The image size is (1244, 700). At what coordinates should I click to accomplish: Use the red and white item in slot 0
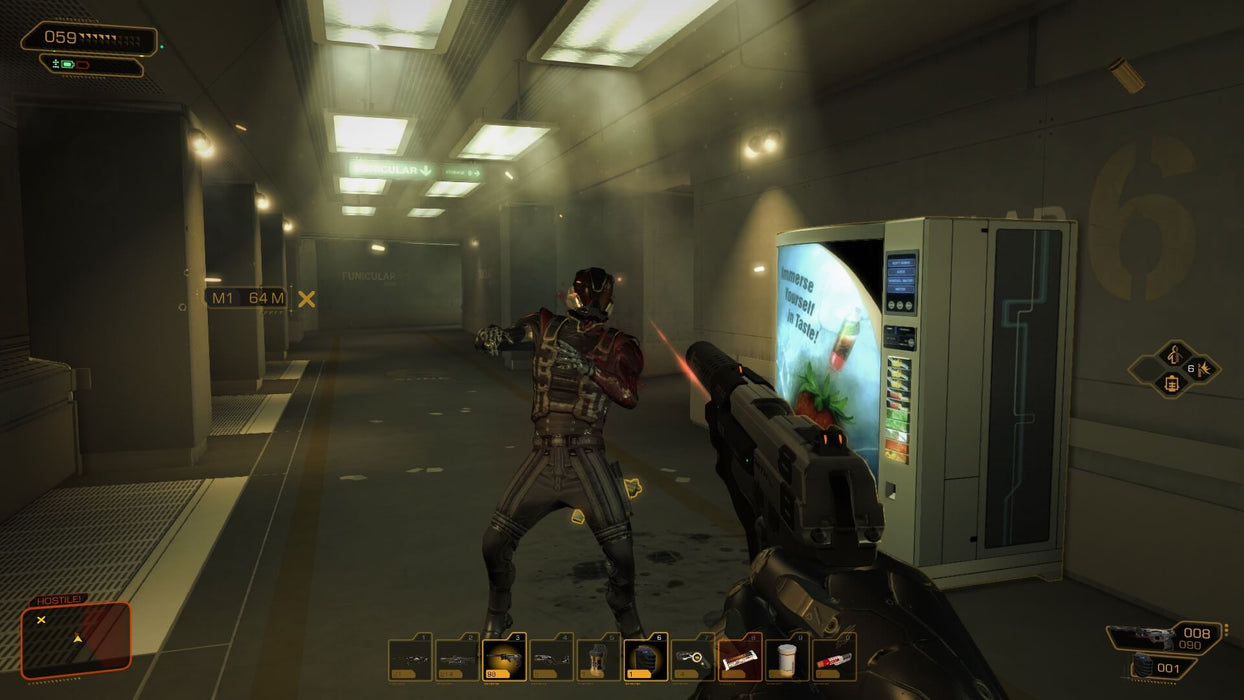point(833,658)
